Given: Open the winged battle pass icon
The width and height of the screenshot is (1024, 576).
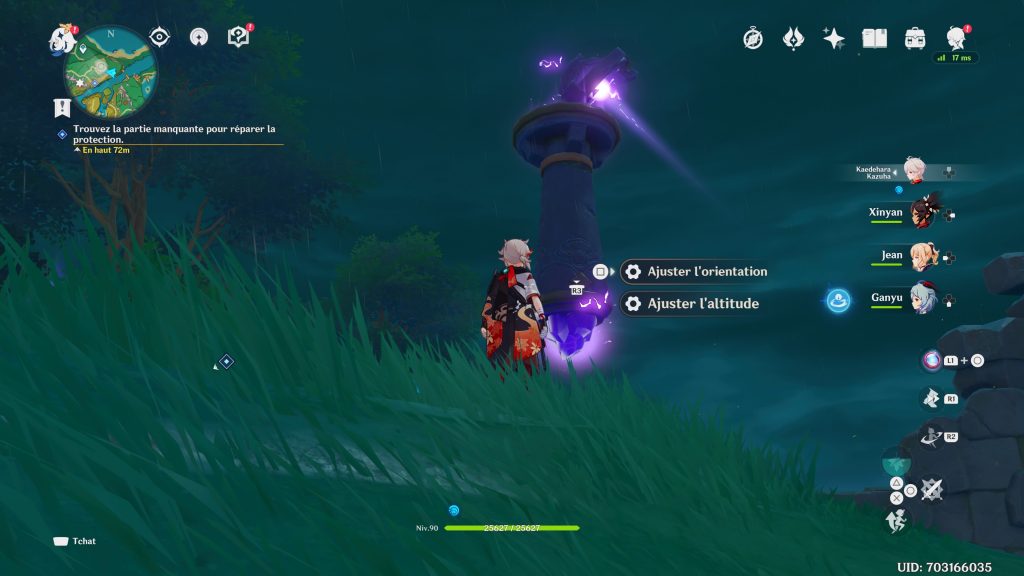Looking at the screenshot, I should (x=793, y=39).
